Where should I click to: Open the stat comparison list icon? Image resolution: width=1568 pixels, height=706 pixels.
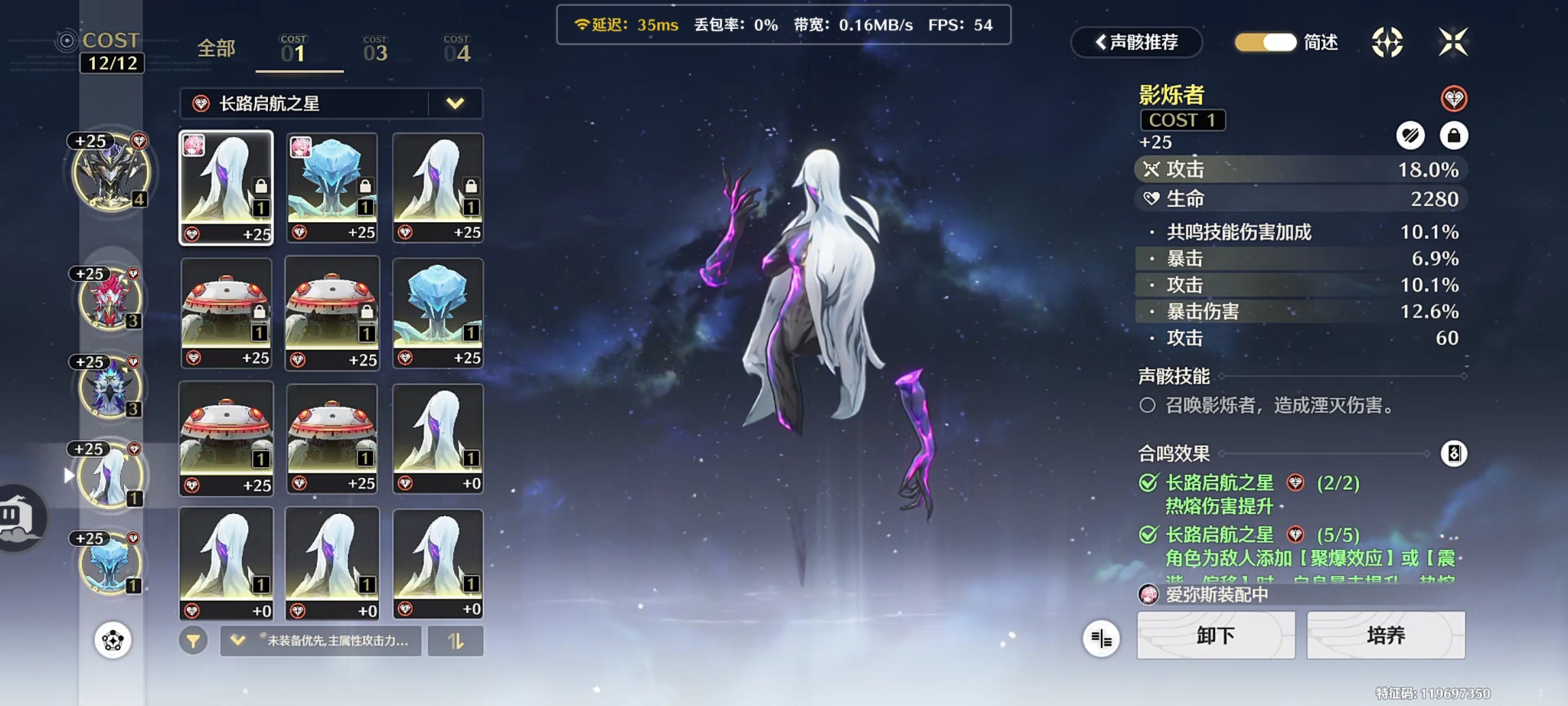tap(1101, 638)
